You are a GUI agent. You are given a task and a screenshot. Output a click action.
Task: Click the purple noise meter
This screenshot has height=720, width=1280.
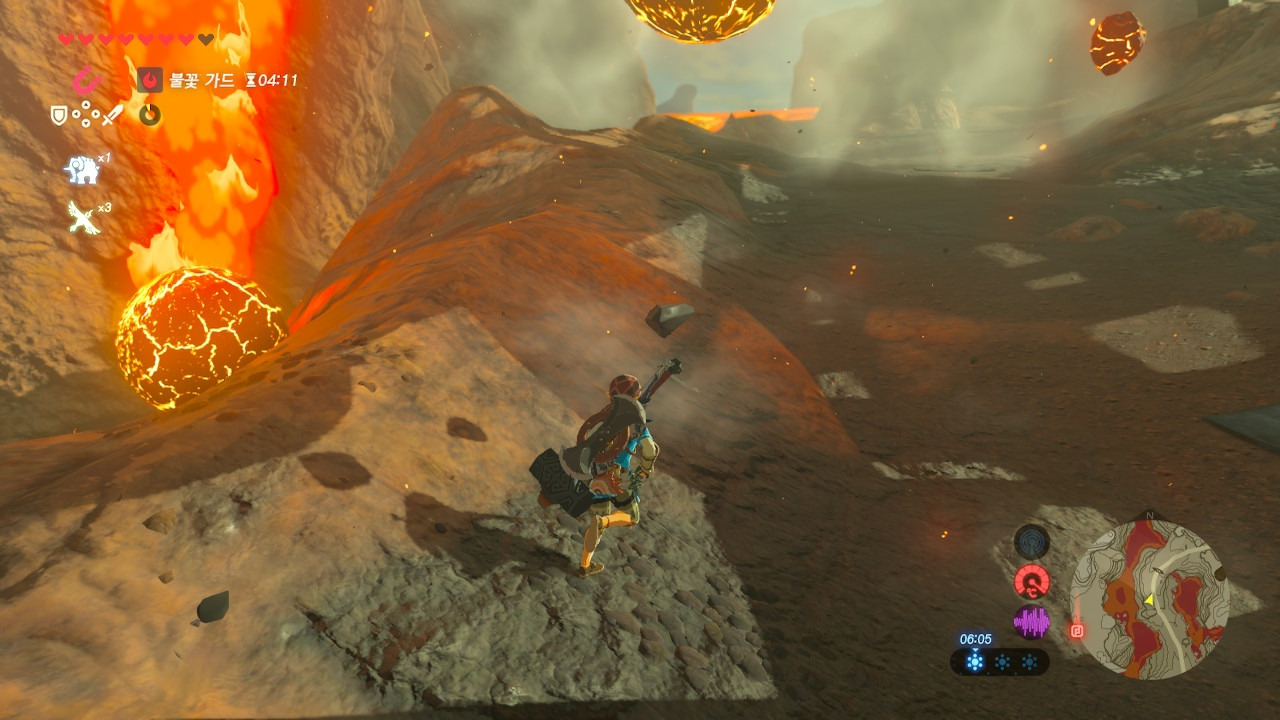pos(1032,622)
